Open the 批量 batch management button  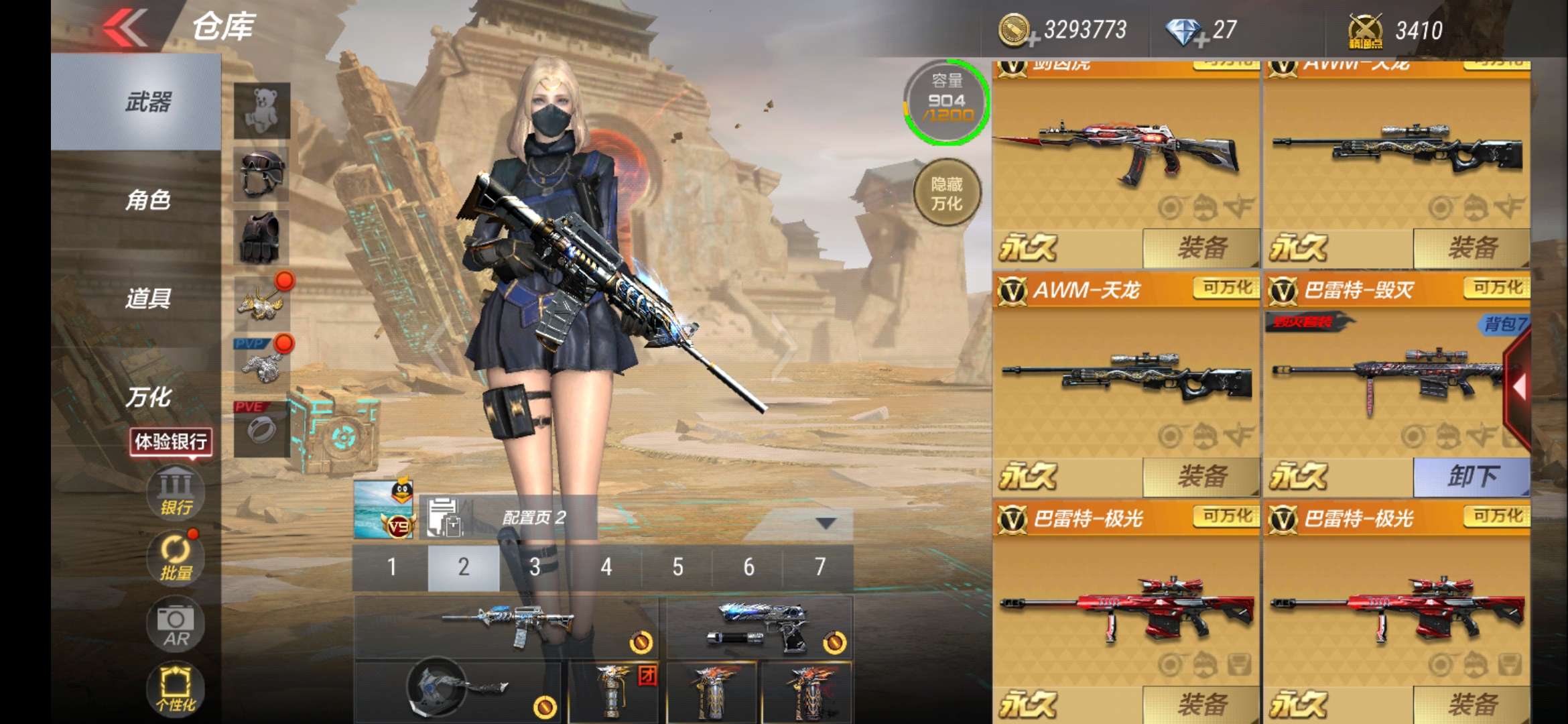tap(176, 558)
